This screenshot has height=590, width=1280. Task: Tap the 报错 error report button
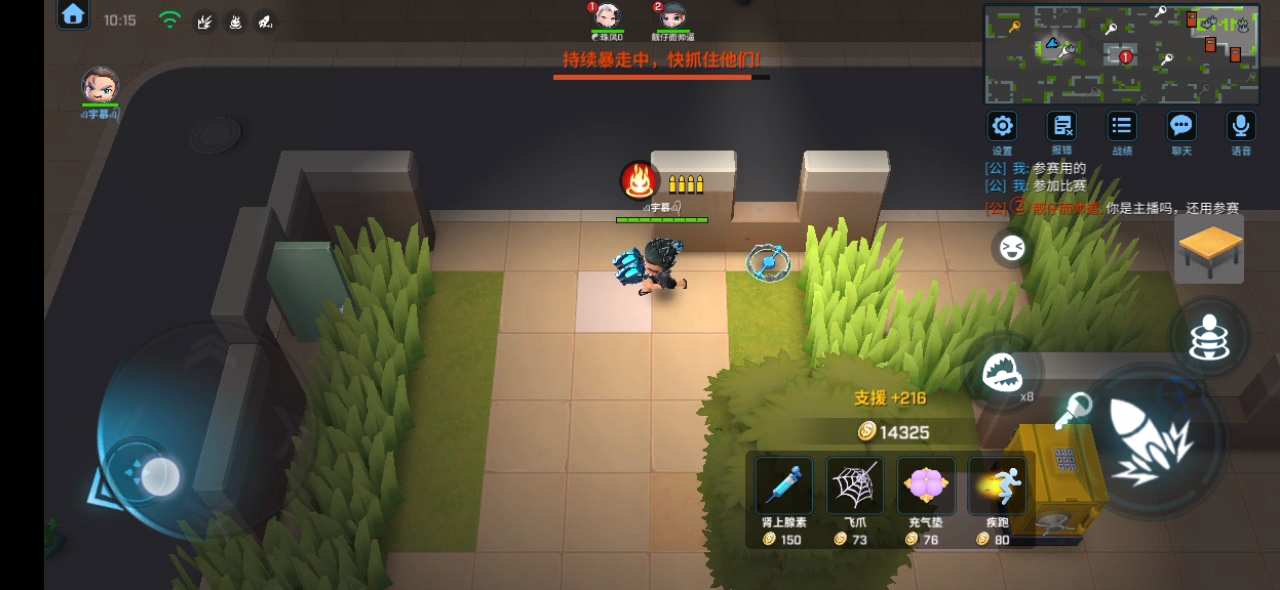coord(1061,127)
